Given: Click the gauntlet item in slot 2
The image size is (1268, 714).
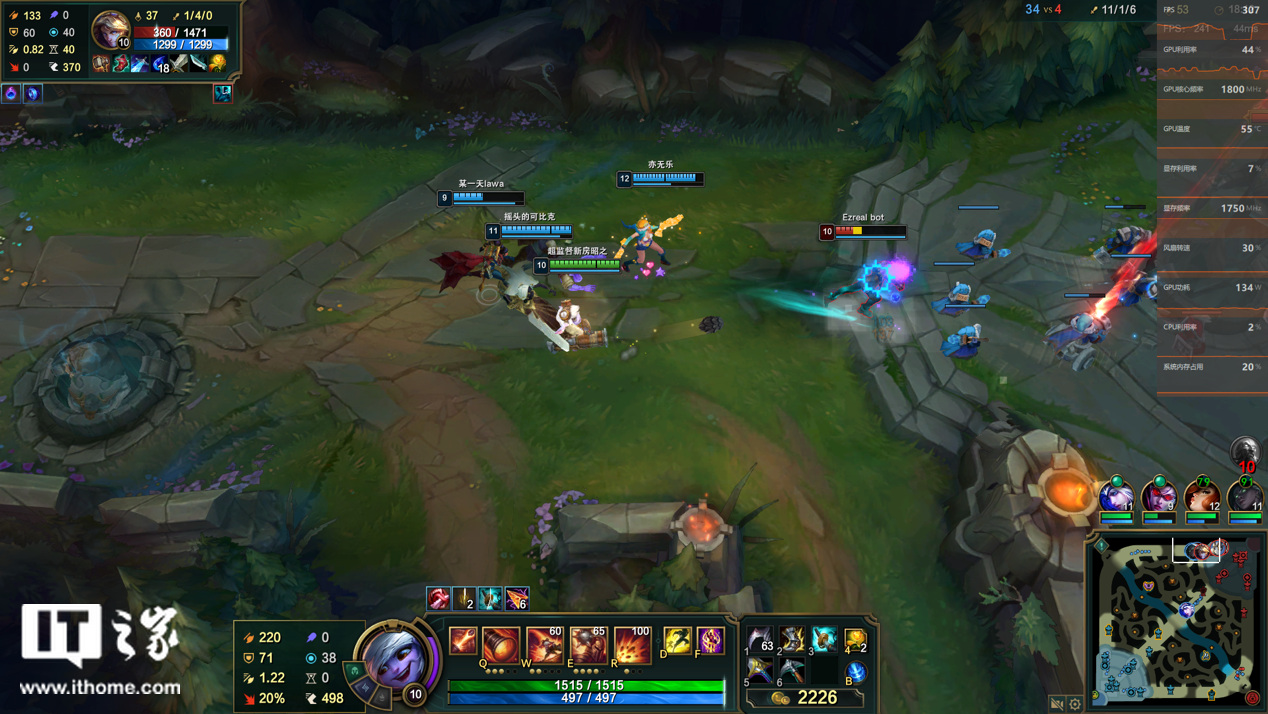Looking at the screenshot, I should pyautogui.click(x=793, y=639).
